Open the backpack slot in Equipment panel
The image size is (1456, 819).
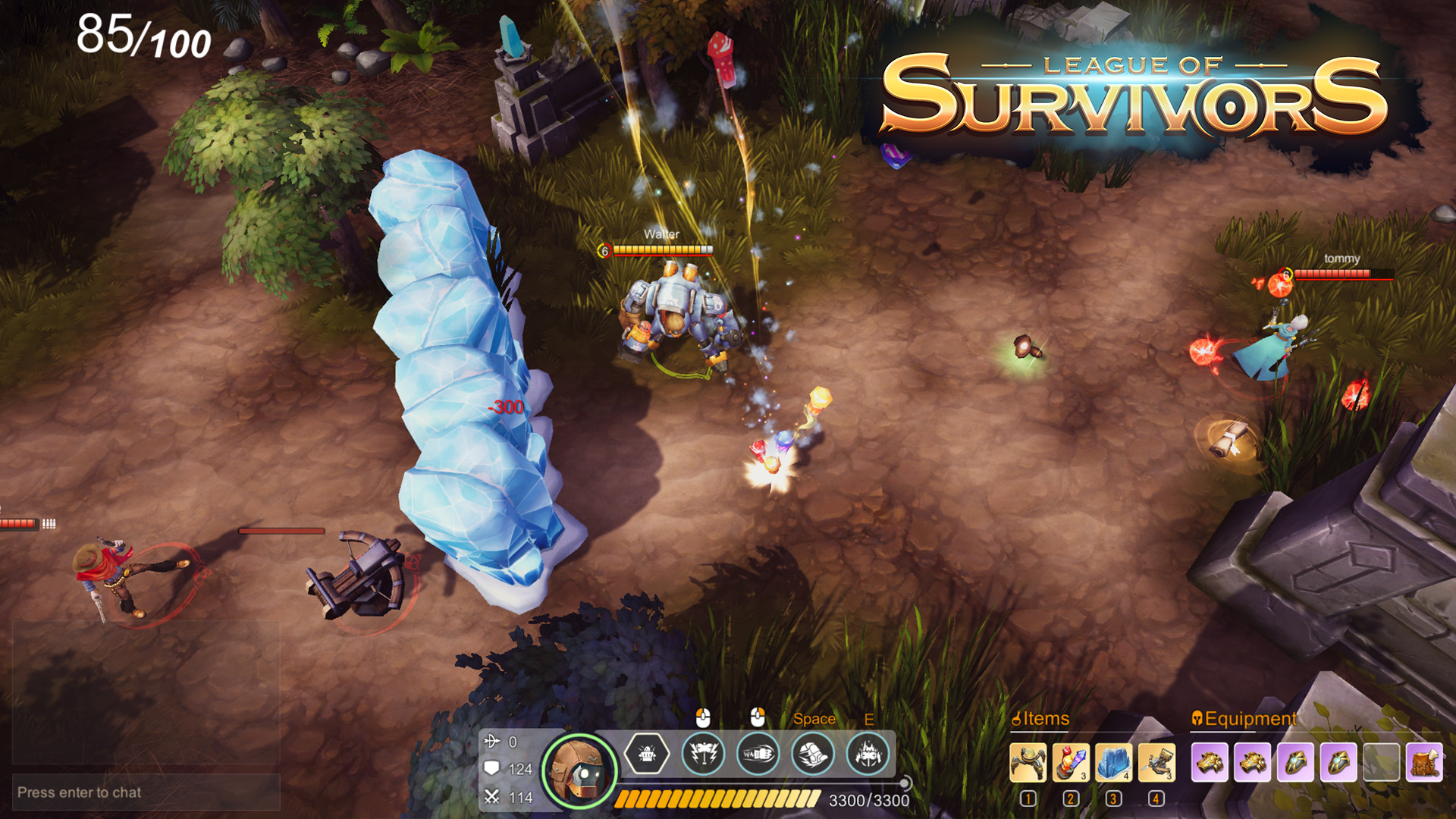click(1427, 762)
